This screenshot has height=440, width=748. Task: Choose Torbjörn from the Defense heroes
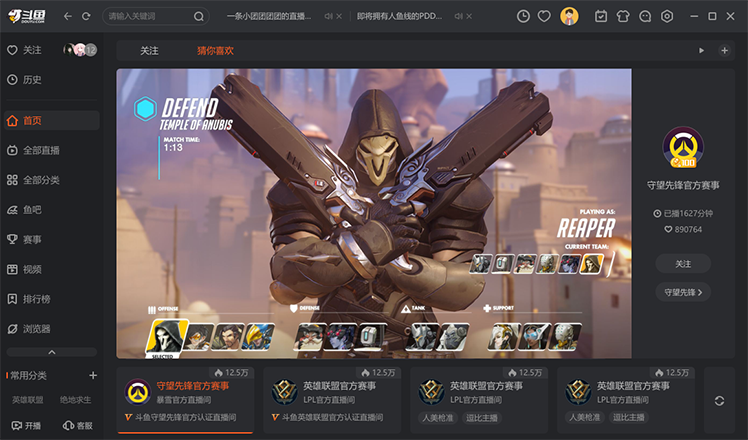click(309, 337)
